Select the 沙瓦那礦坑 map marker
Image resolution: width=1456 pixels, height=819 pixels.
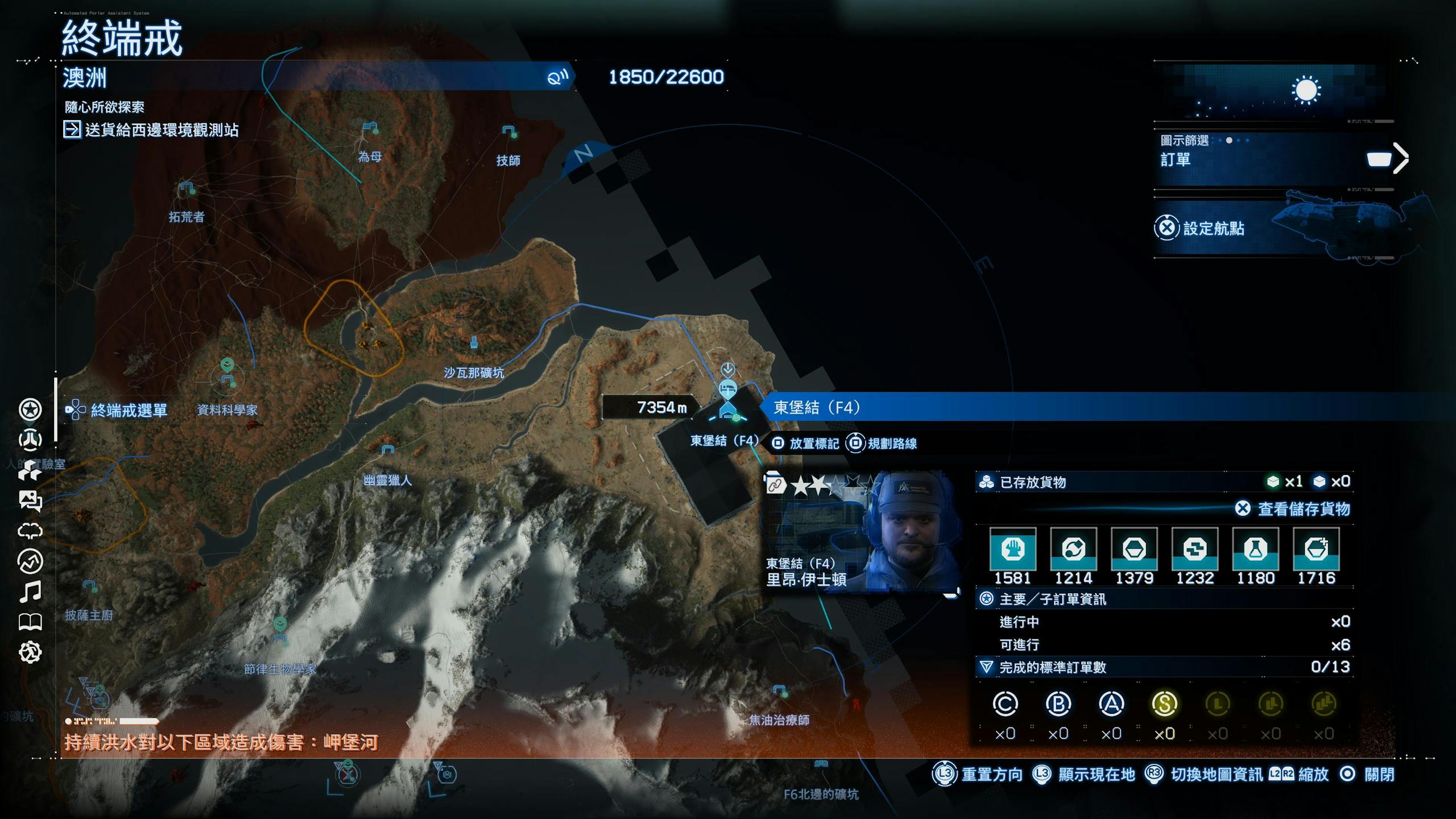pos(474,343)
